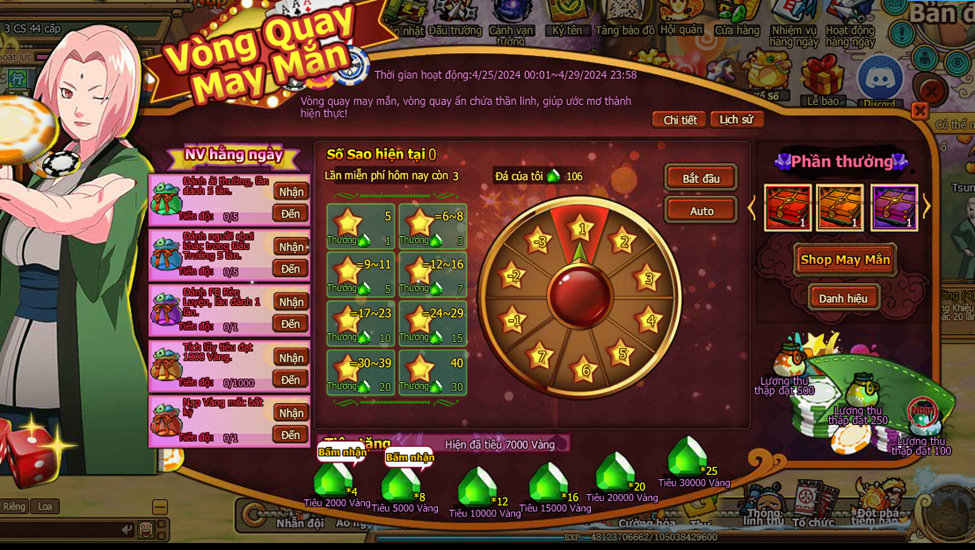Open Shop May Mắn
The image size is (975, 550).
(845, 260)
